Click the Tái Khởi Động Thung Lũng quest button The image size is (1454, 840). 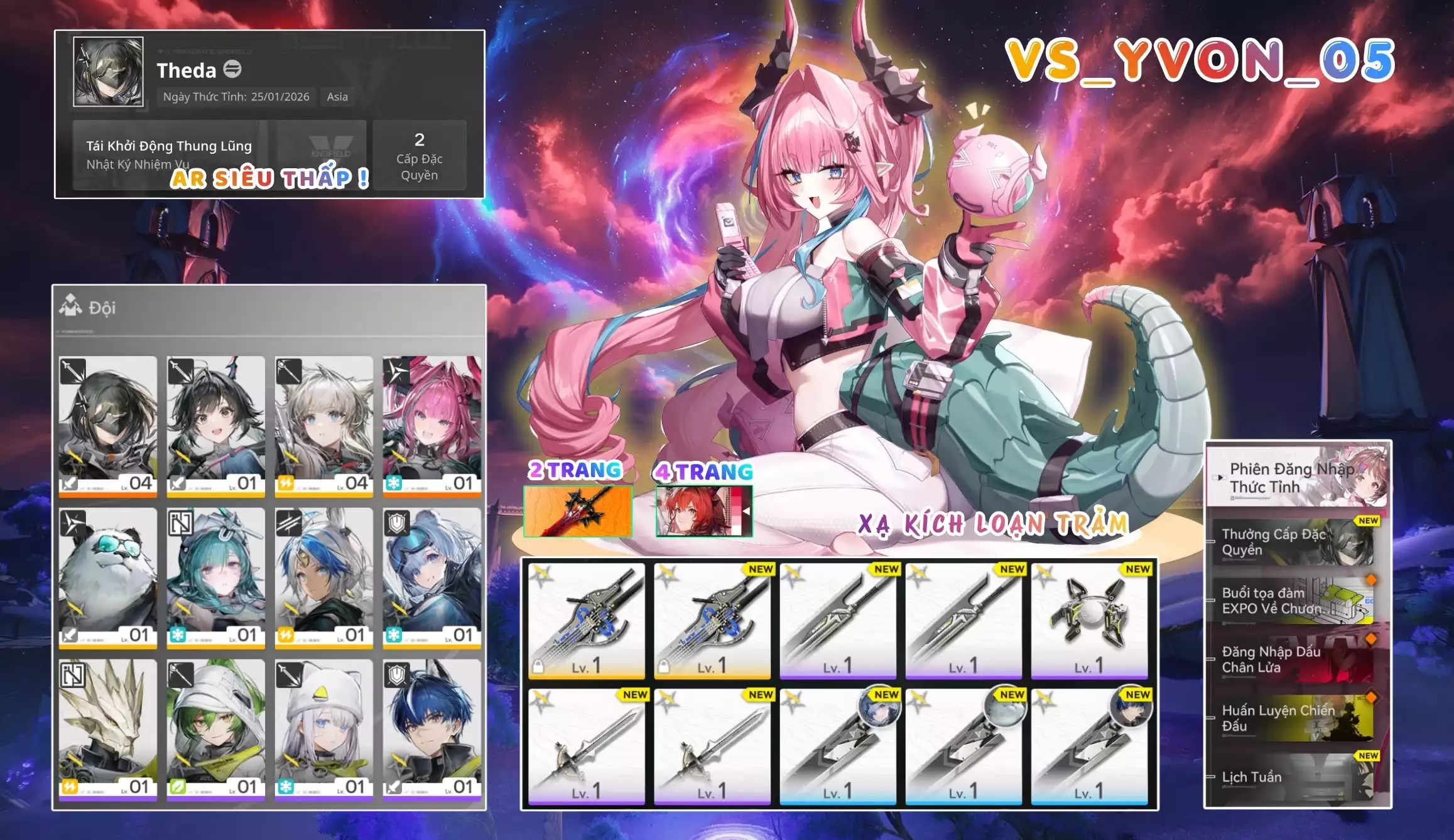168,146
